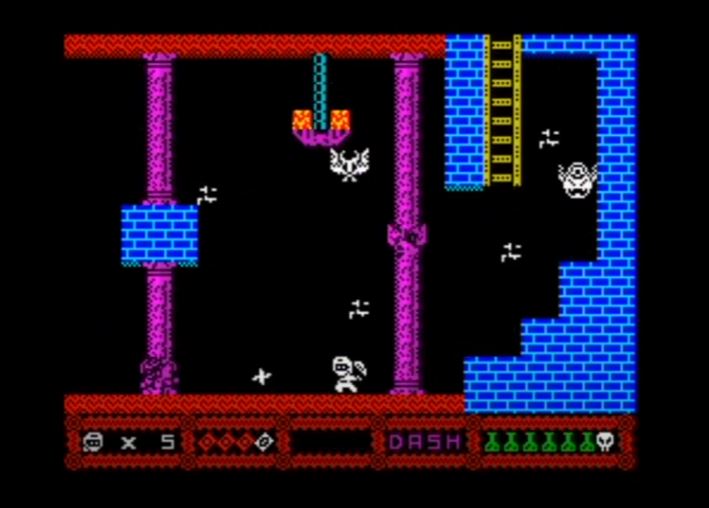Activate the DASH ability label
This screenshot has height=508, width=709.
click(425, 441)
